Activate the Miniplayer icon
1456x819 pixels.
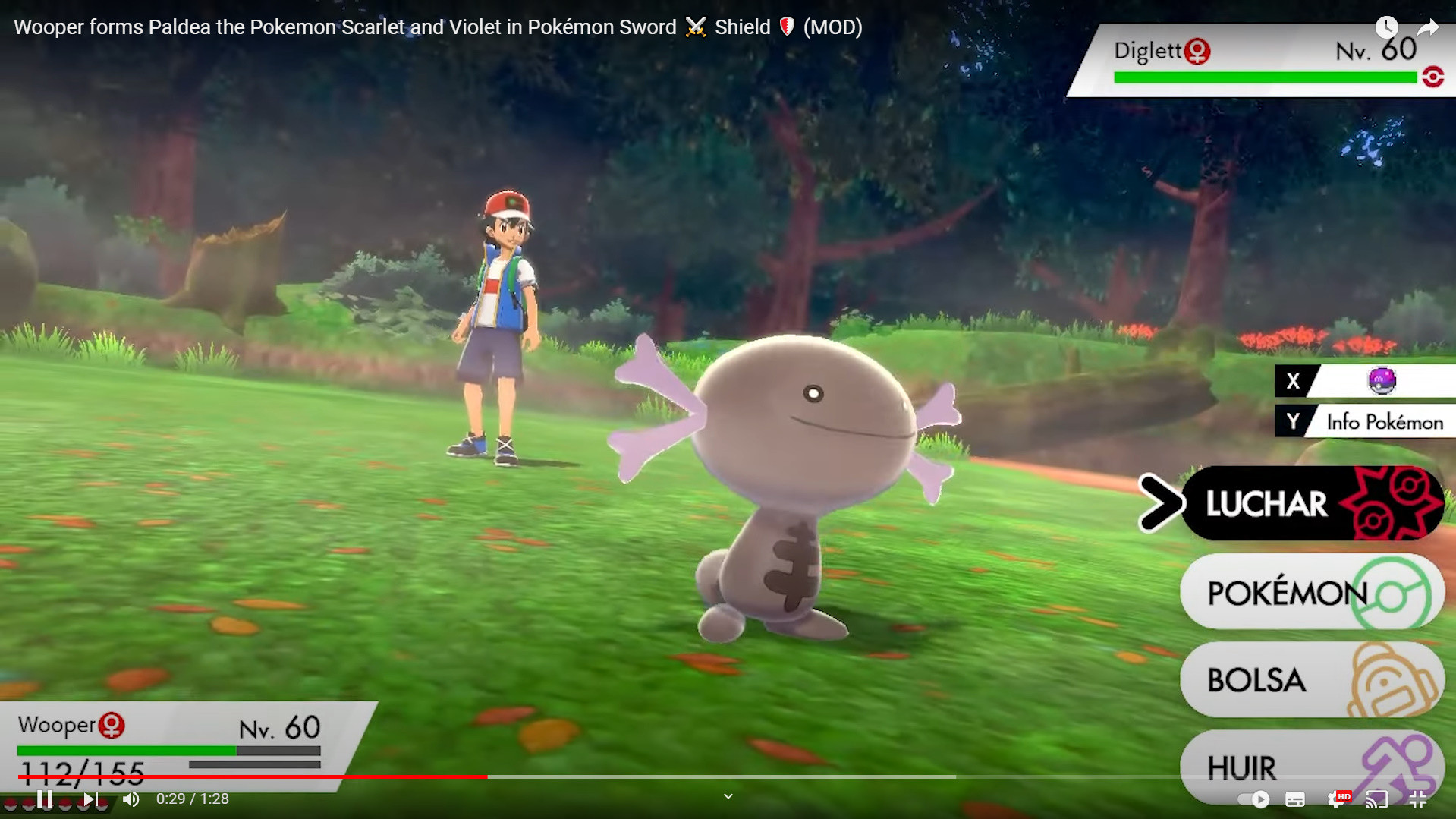point(1419,799)
